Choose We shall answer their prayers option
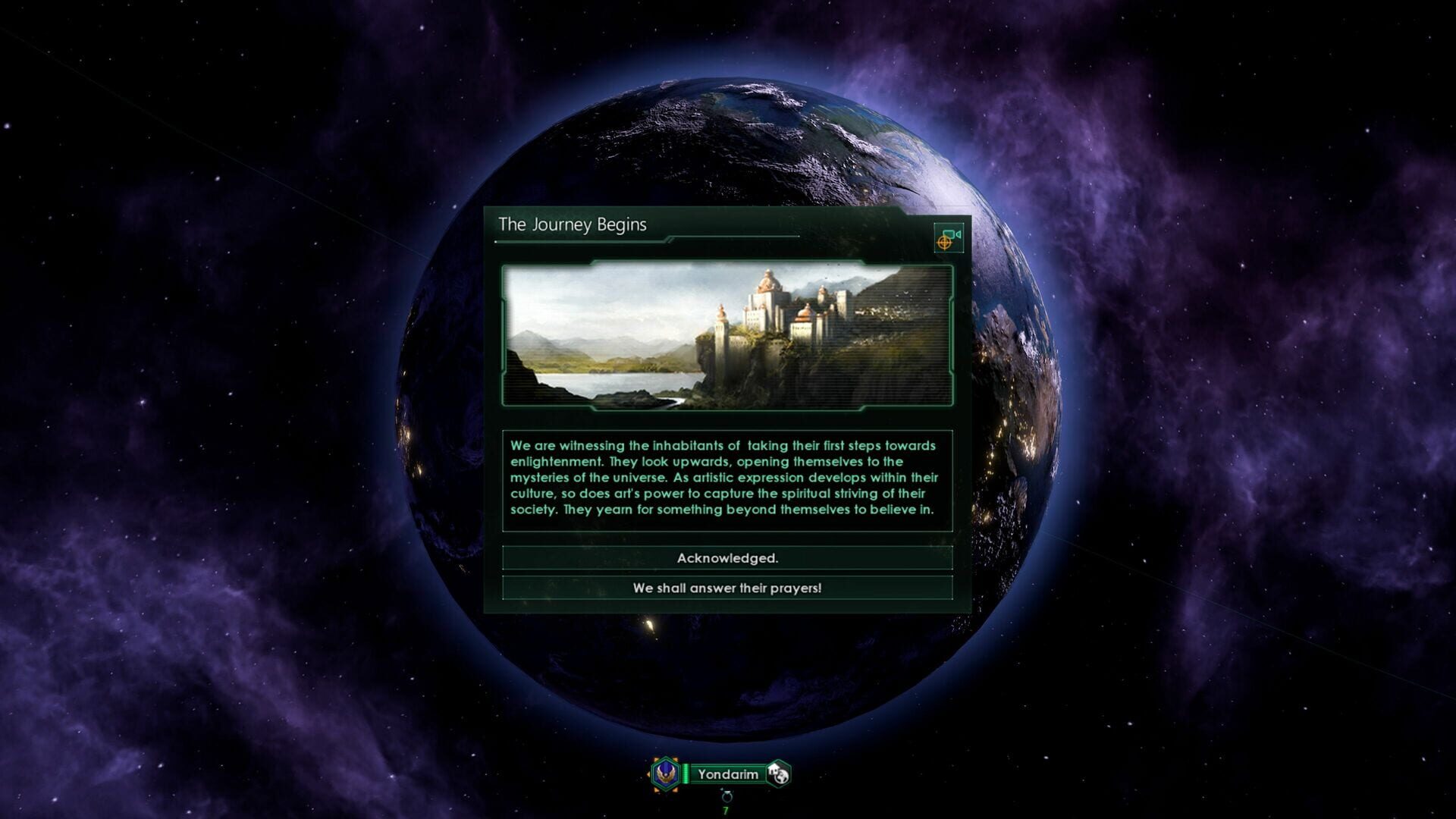The image size is (1456, 819). (x=726, y=585)
